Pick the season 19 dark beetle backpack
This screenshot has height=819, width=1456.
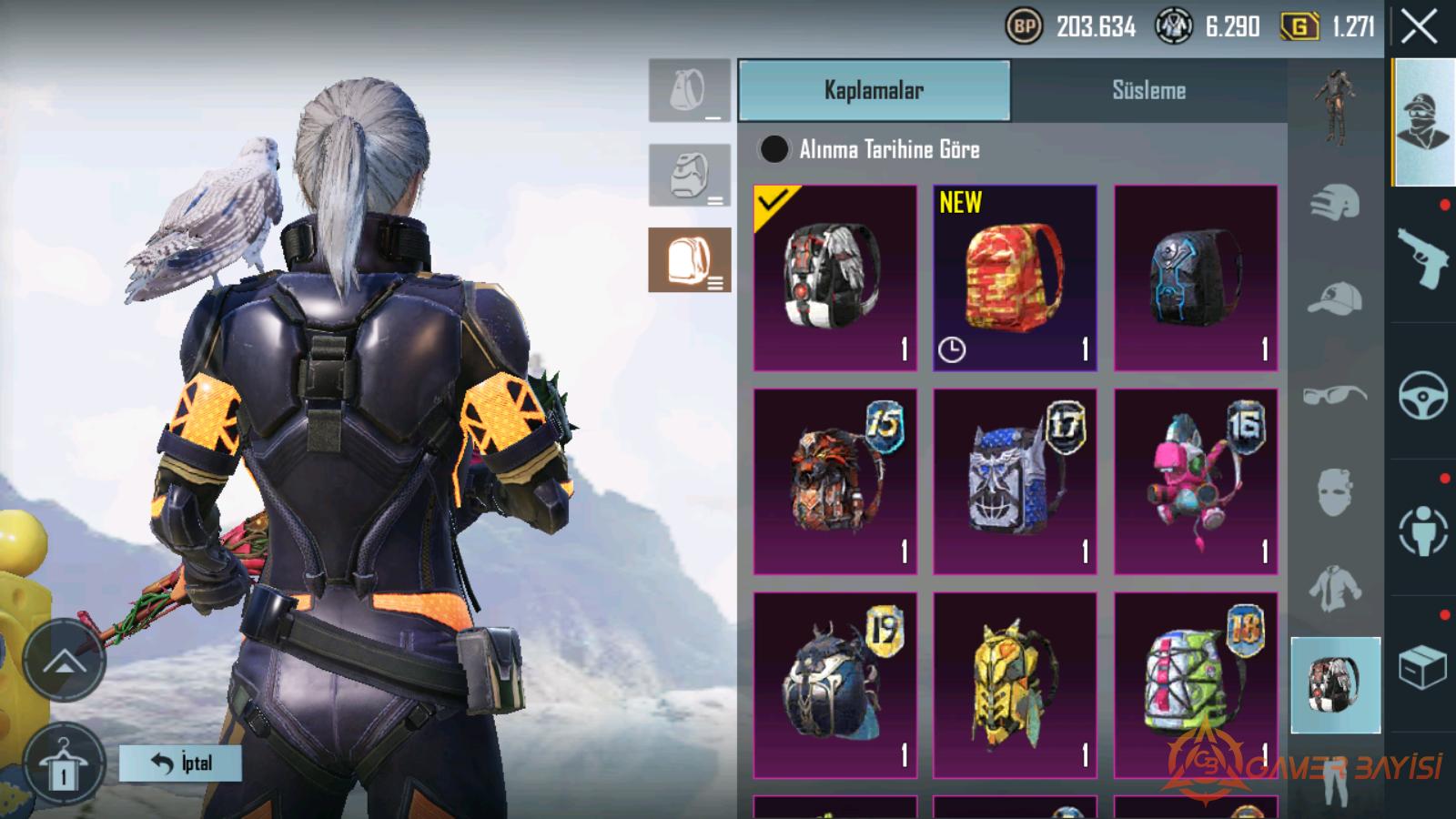pyautogui.click(x=834, y=685)
